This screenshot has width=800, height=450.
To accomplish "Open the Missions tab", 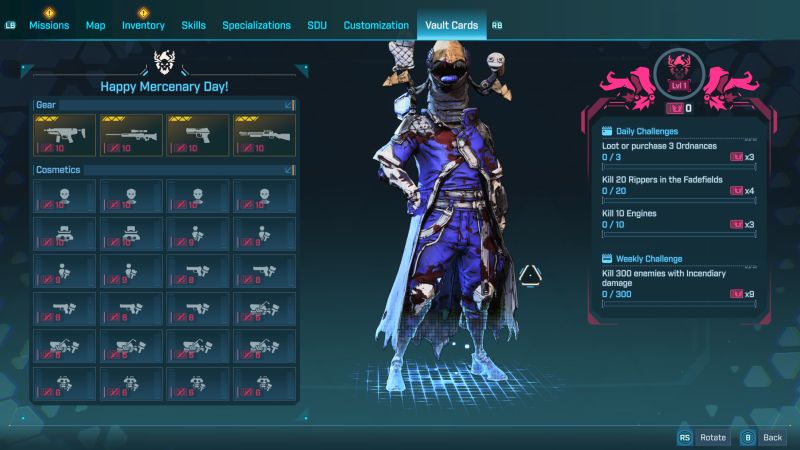I will [49, 25].
